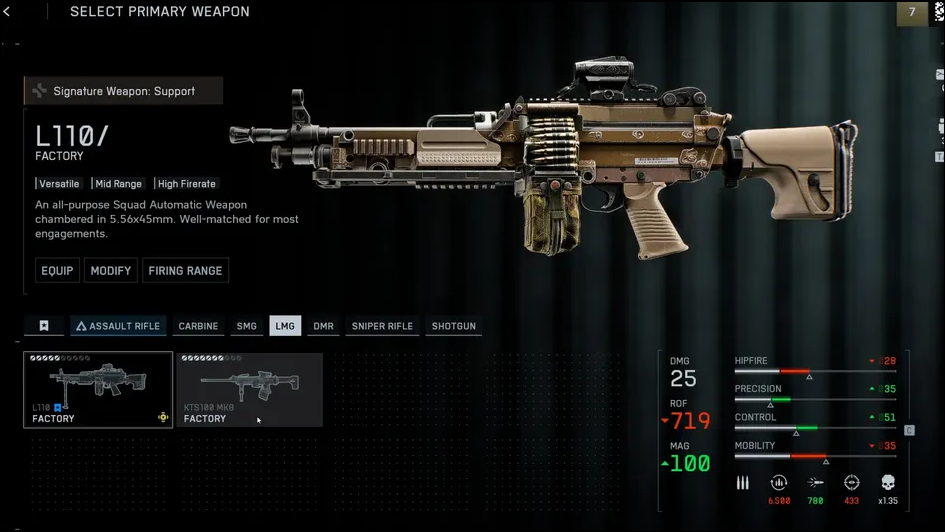The height and width of the screenshot is (532, 945).
Task: Switch to the Assault Rifle category
Action: point(118,326)
